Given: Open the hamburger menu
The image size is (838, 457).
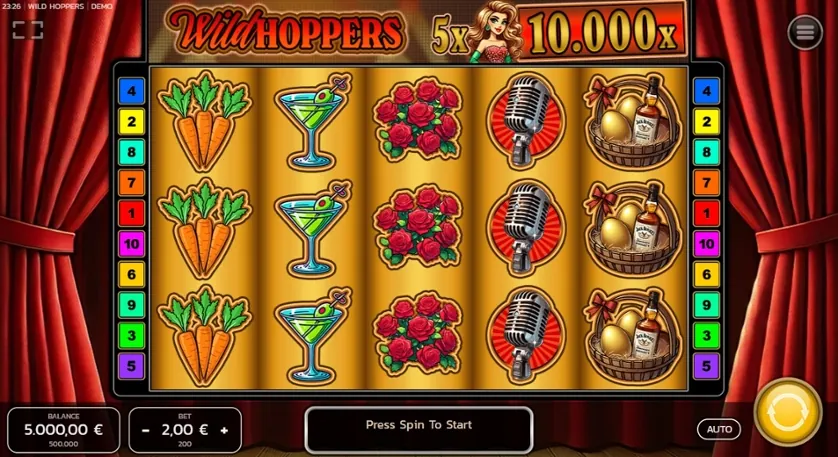Looking at the screenshot, I should (x=804, y=32).
